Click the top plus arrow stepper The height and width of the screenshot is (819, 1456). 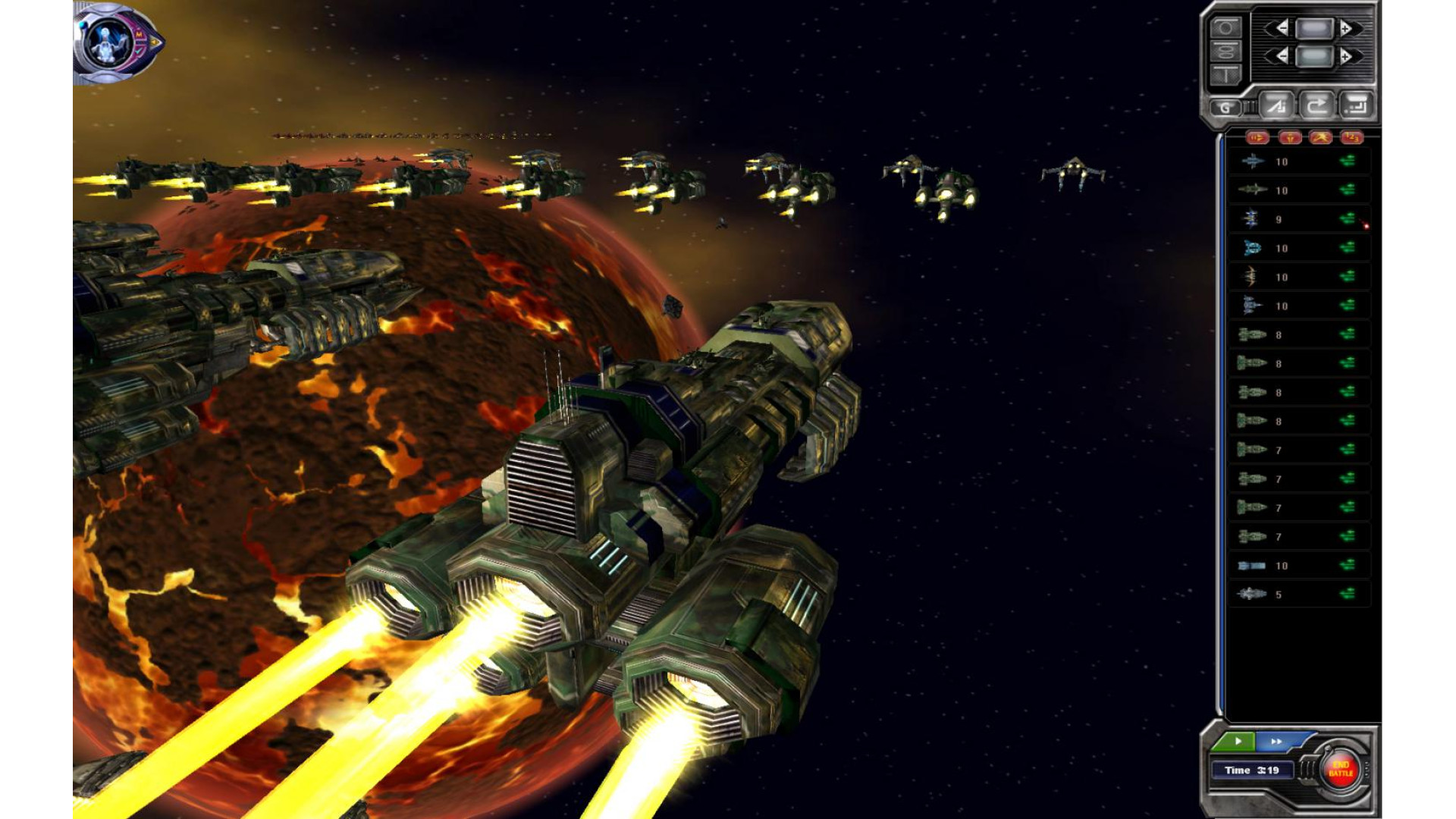1347,29
